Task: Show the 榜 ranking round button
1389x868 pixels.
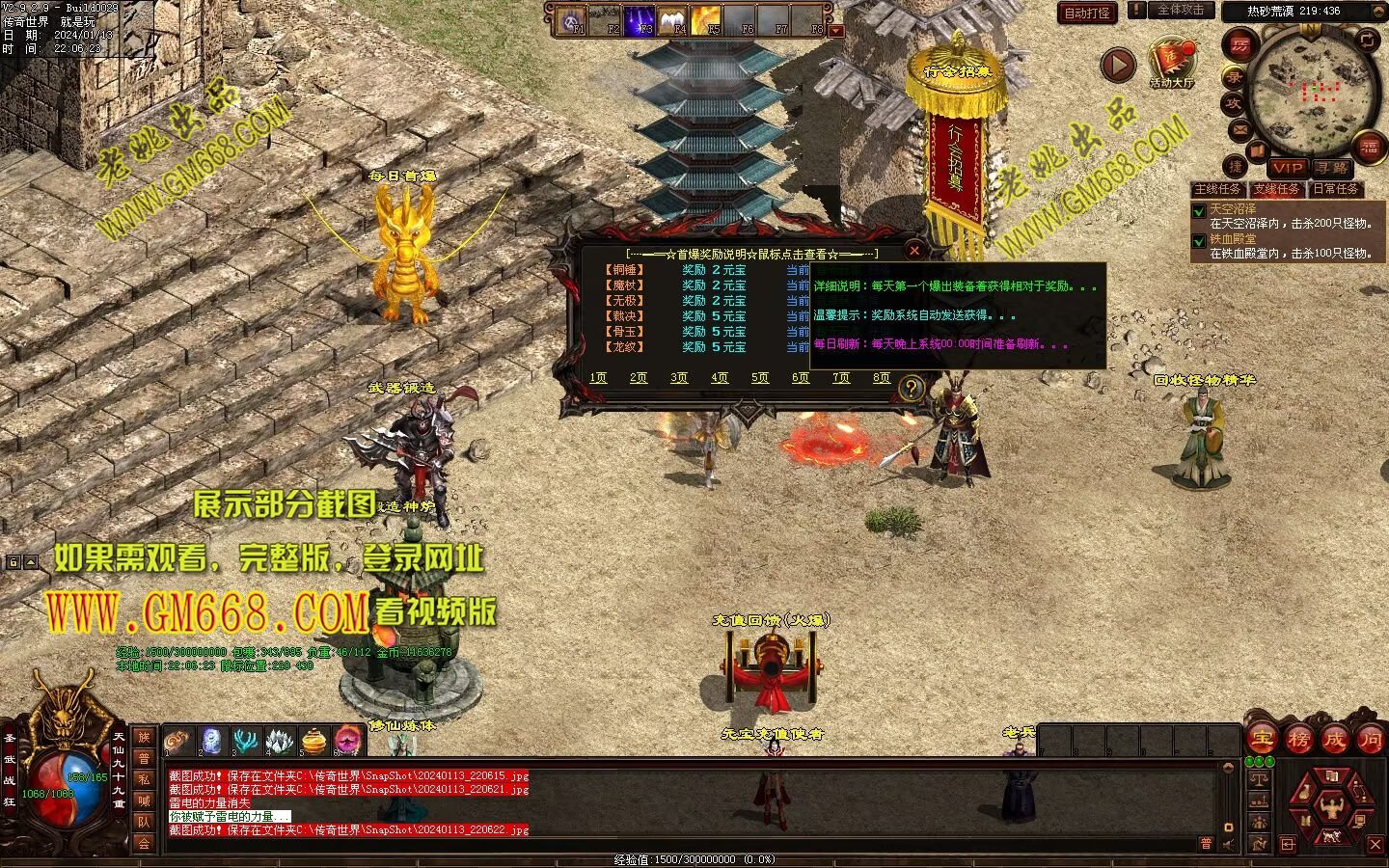Action: click(x=1298, y=739)
